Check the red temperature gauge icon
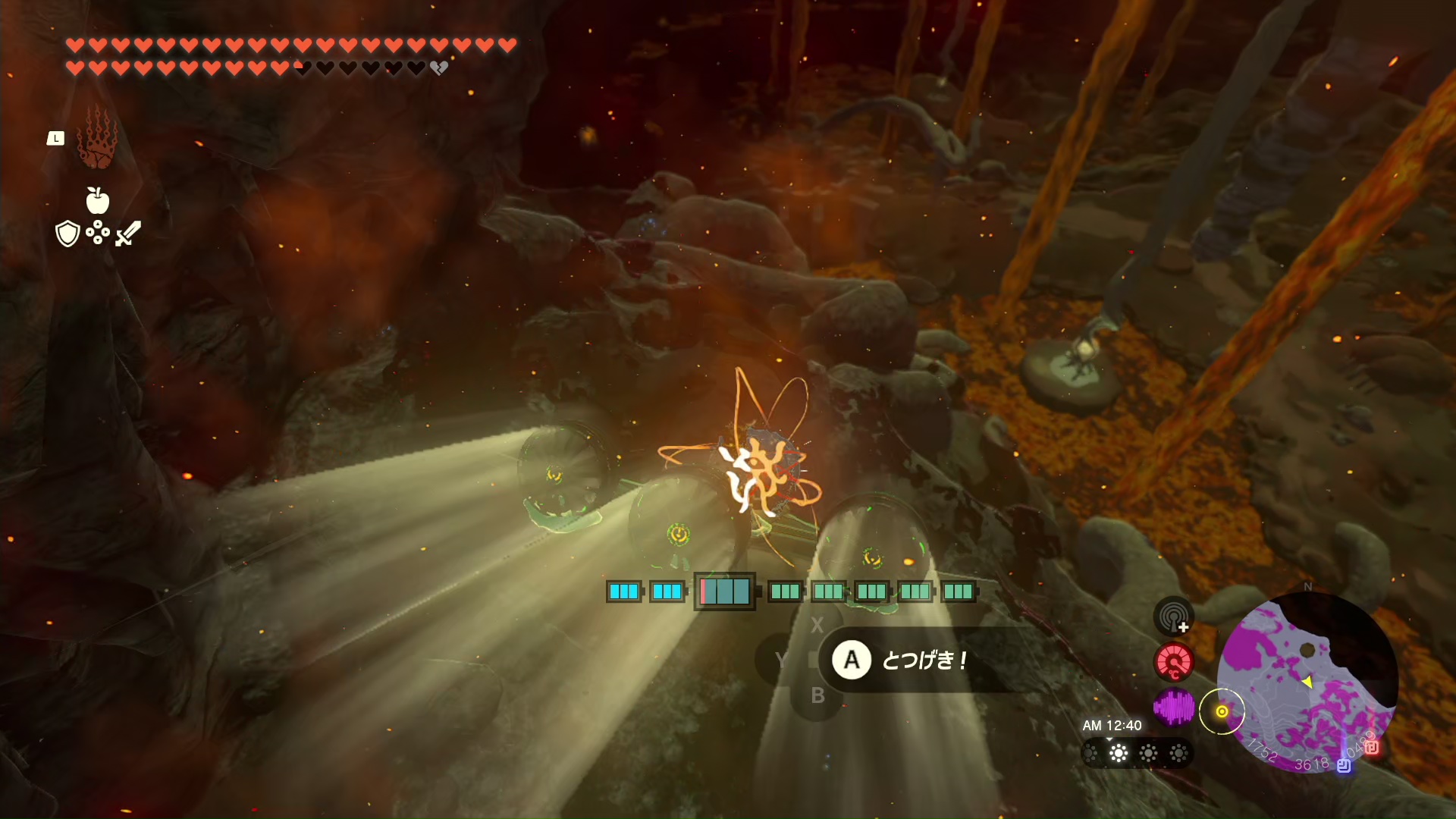This screenshot has height=819, width=1456. [x=1173, y=662]
